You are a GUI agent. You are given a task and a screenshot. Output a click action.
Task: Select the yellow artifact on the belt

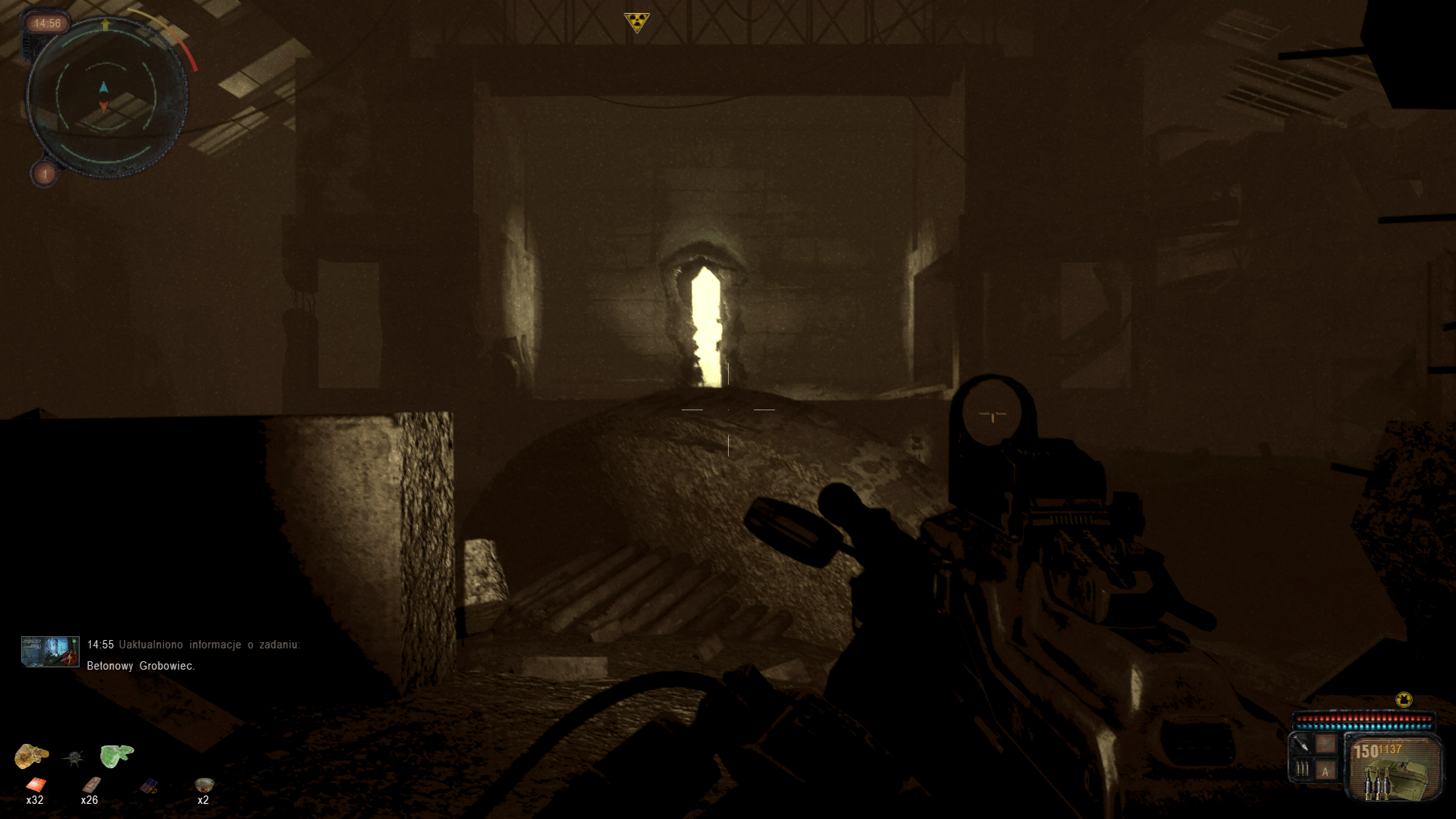(x=31, y=755)
